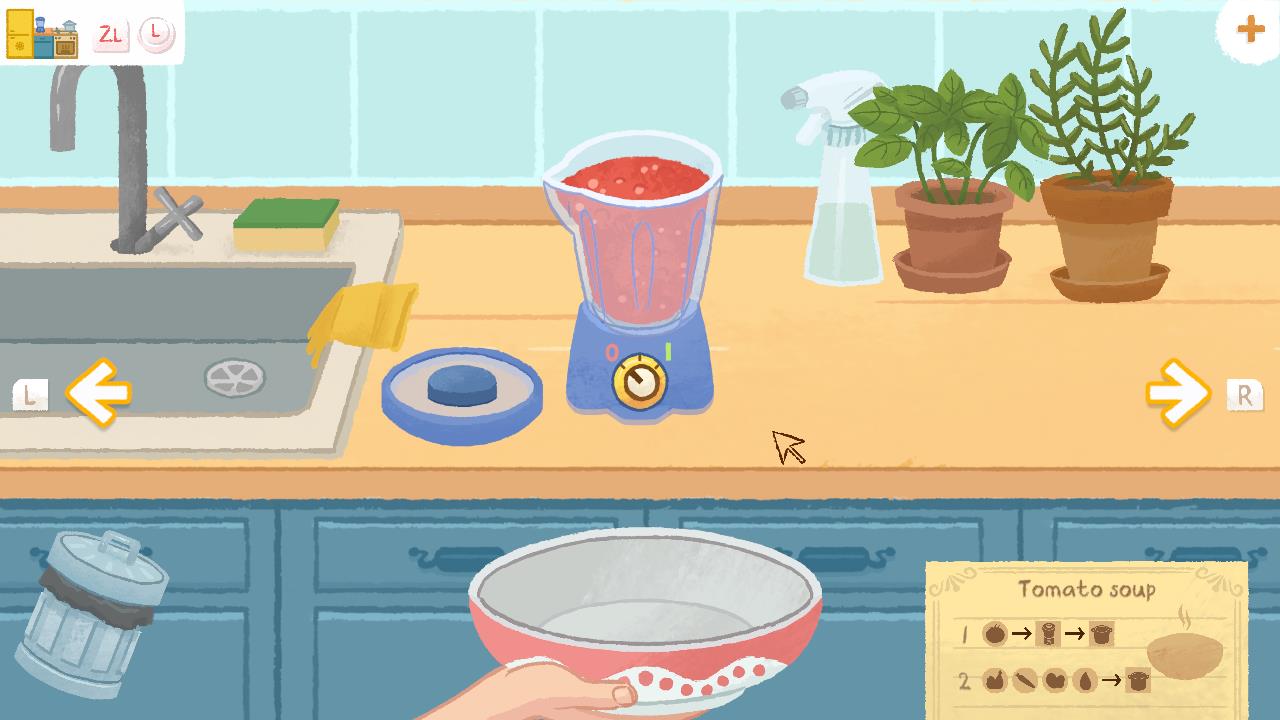Open the orange plus menu
This screenshot has width=1280, height=720.
click(1249, 29)
